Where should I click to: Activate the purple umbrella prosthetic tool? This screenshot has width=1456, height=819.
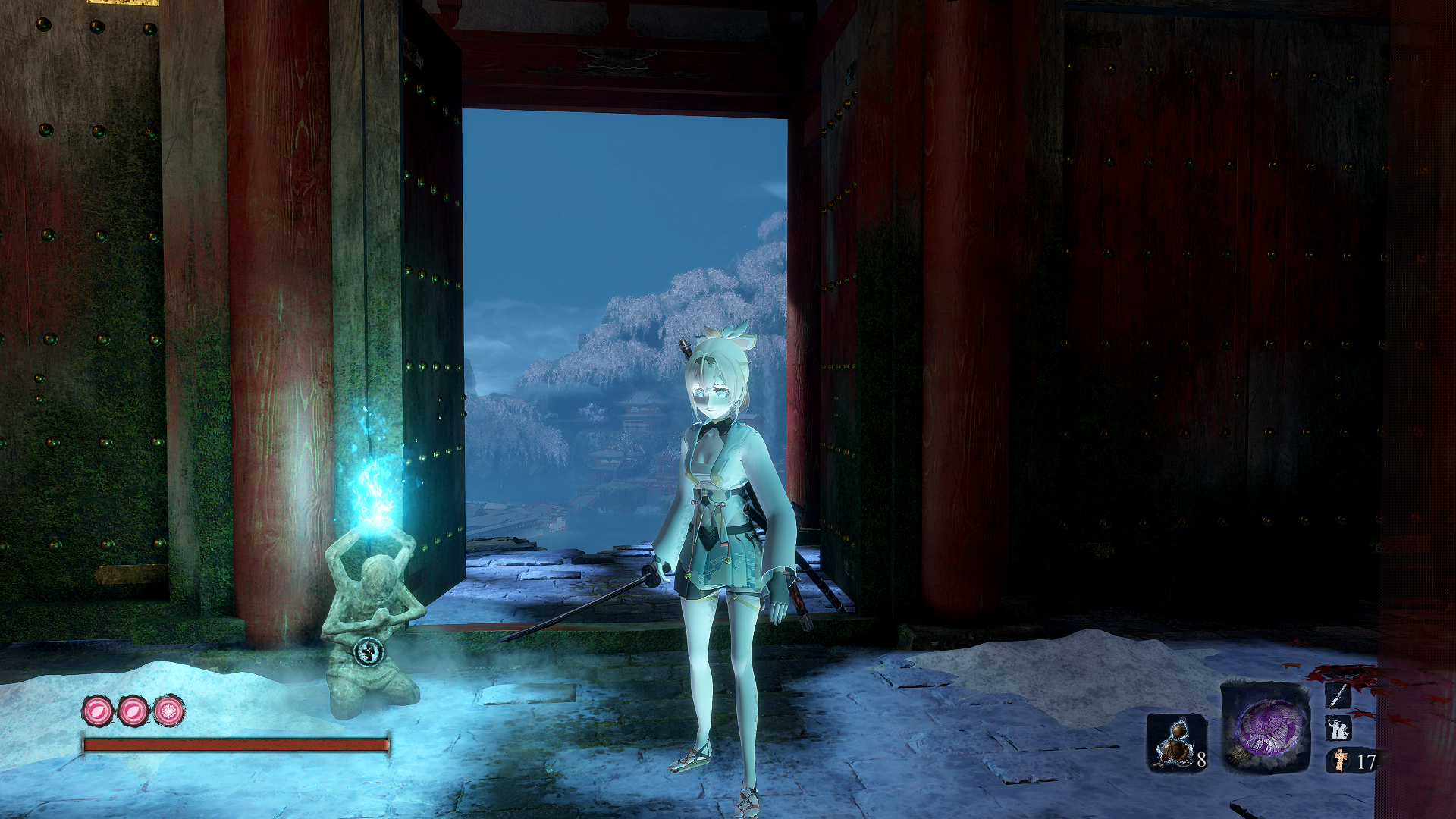click(1265, 728)
